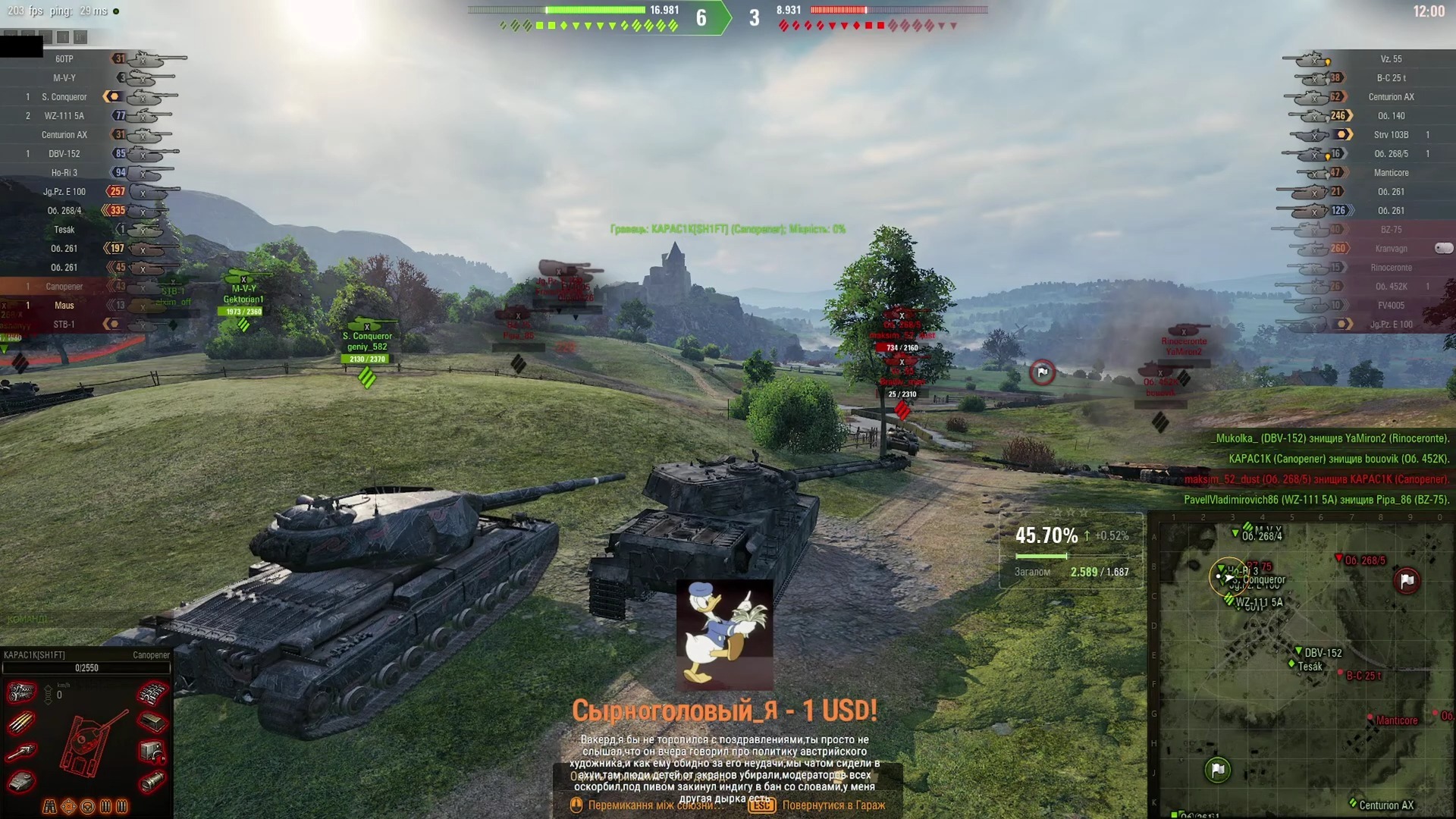Click the engine module icon in damage panel

[x=22, y=692]
